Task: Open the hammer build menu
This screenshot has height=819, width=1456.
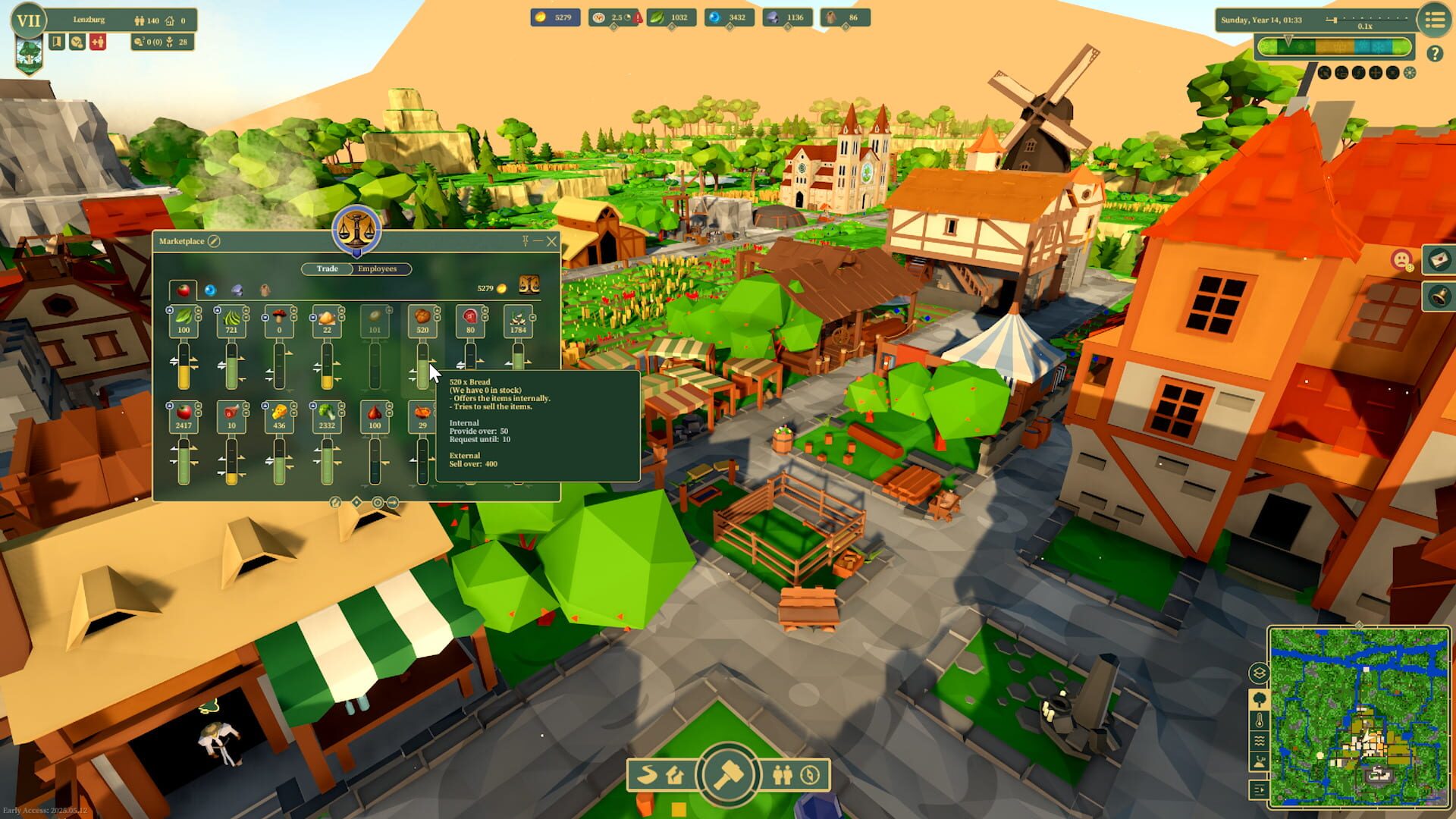Action: click(728, 775)
